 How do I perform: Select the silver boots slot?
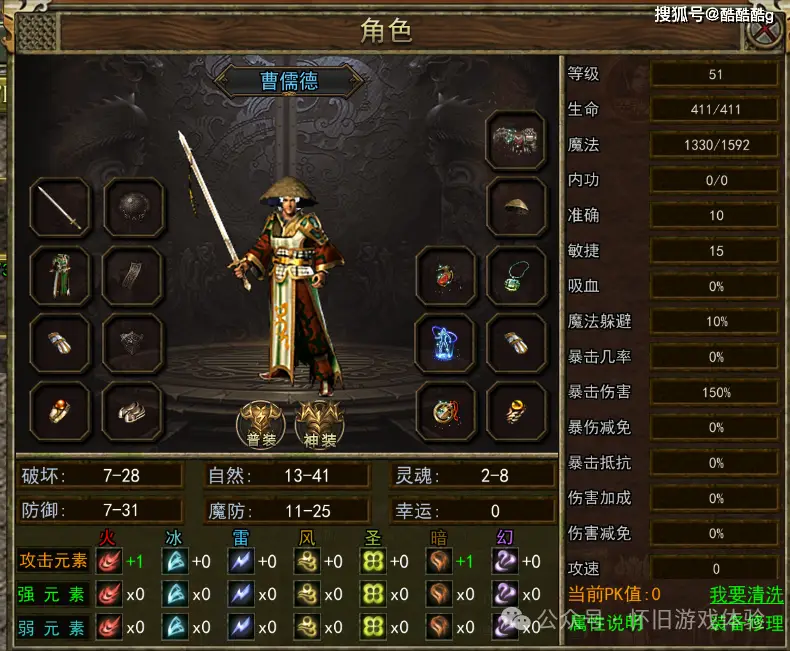pyautogui.click(x=133, y=410)
